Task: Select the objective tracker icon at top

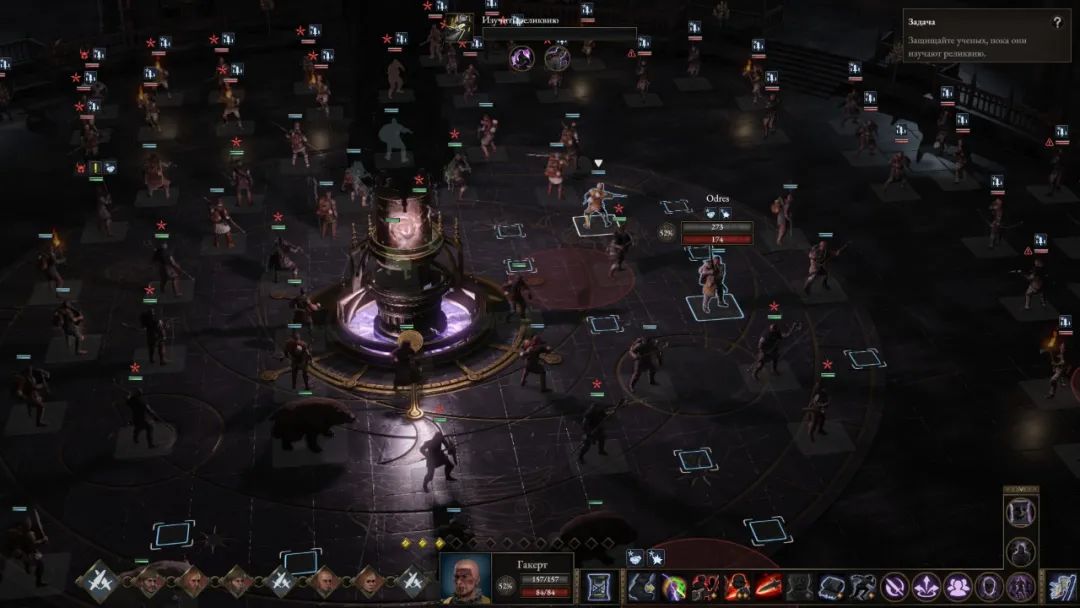Action: pos(459,27)
